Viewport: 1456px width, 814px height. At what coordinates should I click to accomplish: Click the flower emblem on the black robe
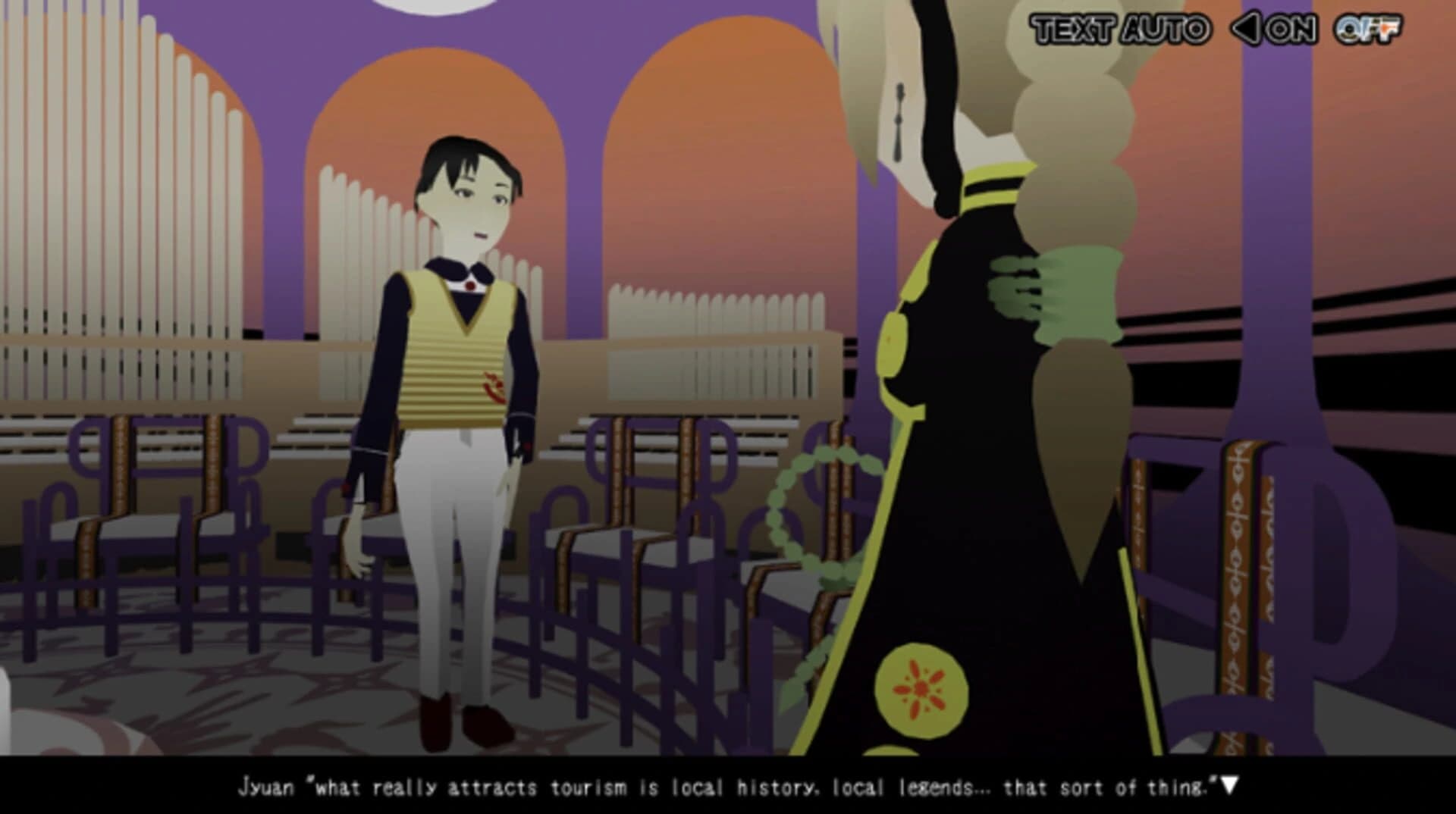coord(920,686)
